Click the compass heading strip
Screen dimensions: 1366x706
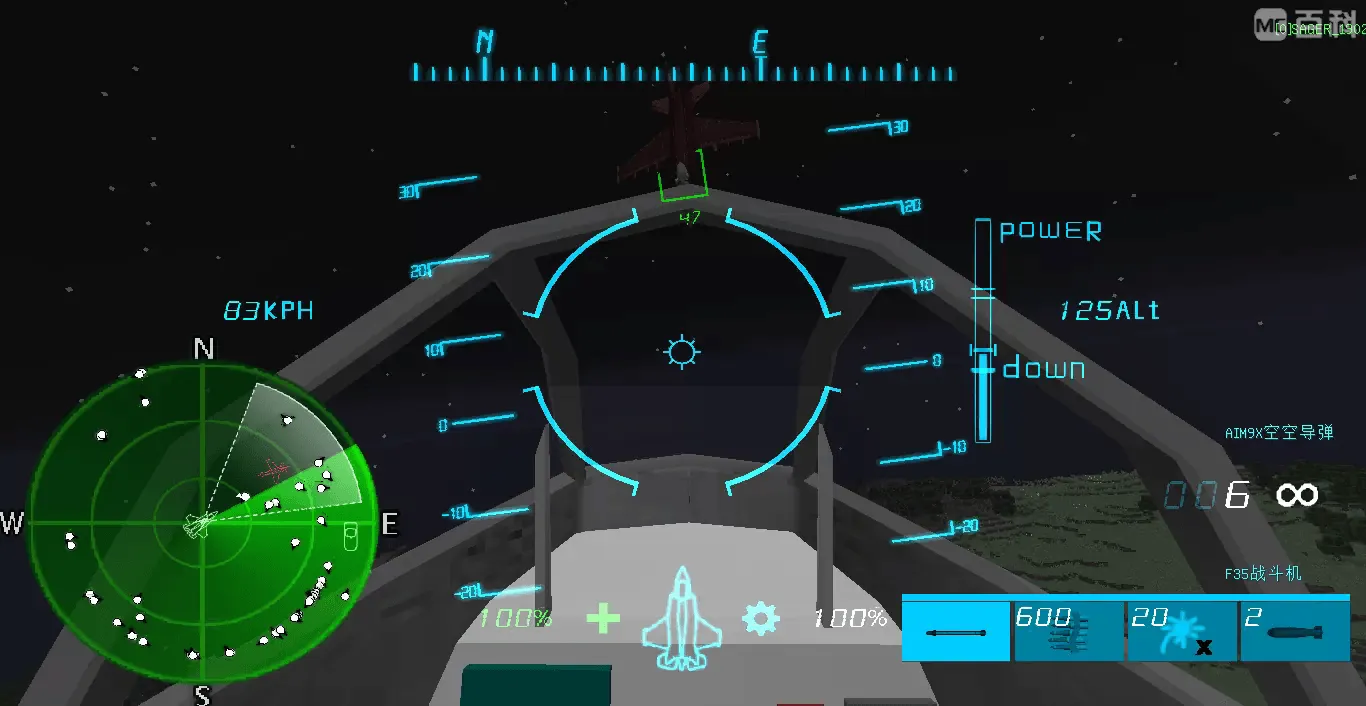(x=683, y=71)
